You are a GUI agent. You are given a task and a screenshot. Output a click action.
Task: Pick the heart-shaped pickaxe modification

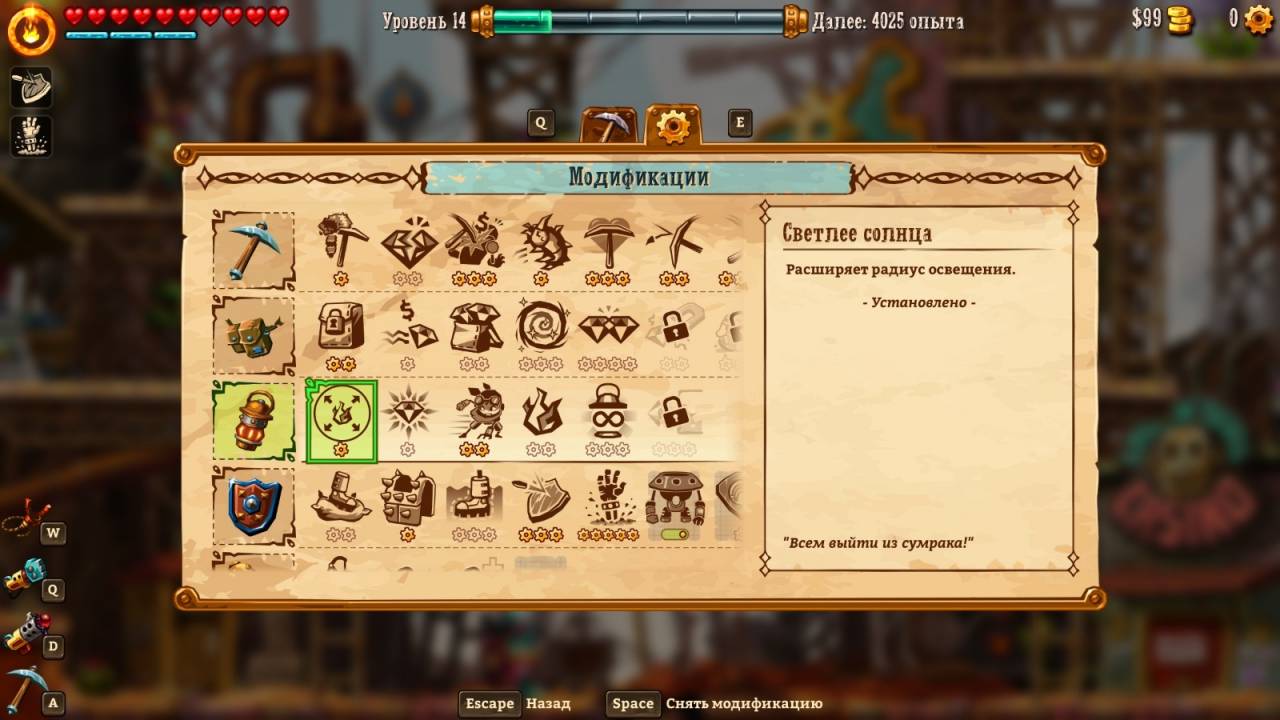click(x=607, y=243)
